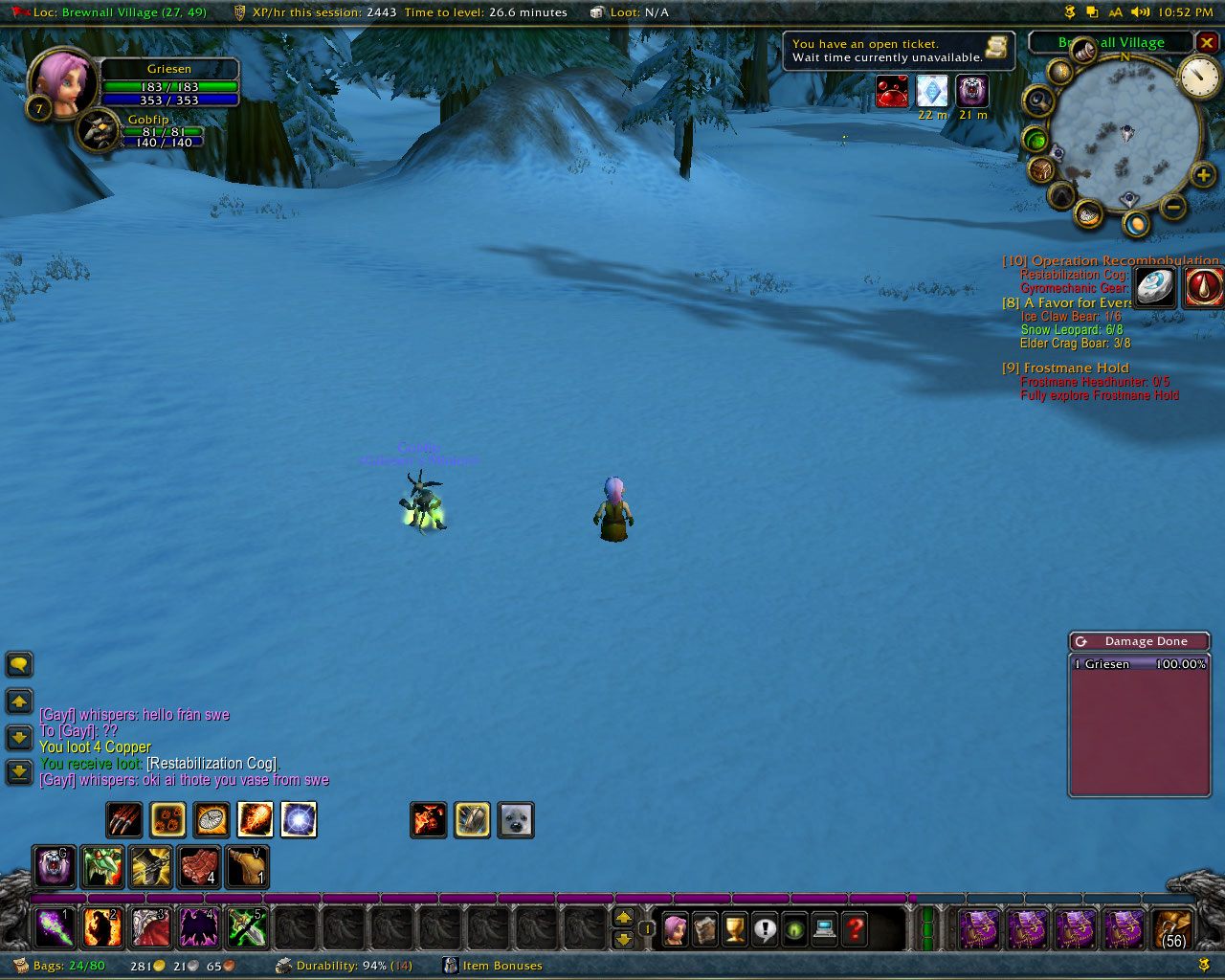Use the Restabilization Cog quest item button

click(x=1155, y=287)
